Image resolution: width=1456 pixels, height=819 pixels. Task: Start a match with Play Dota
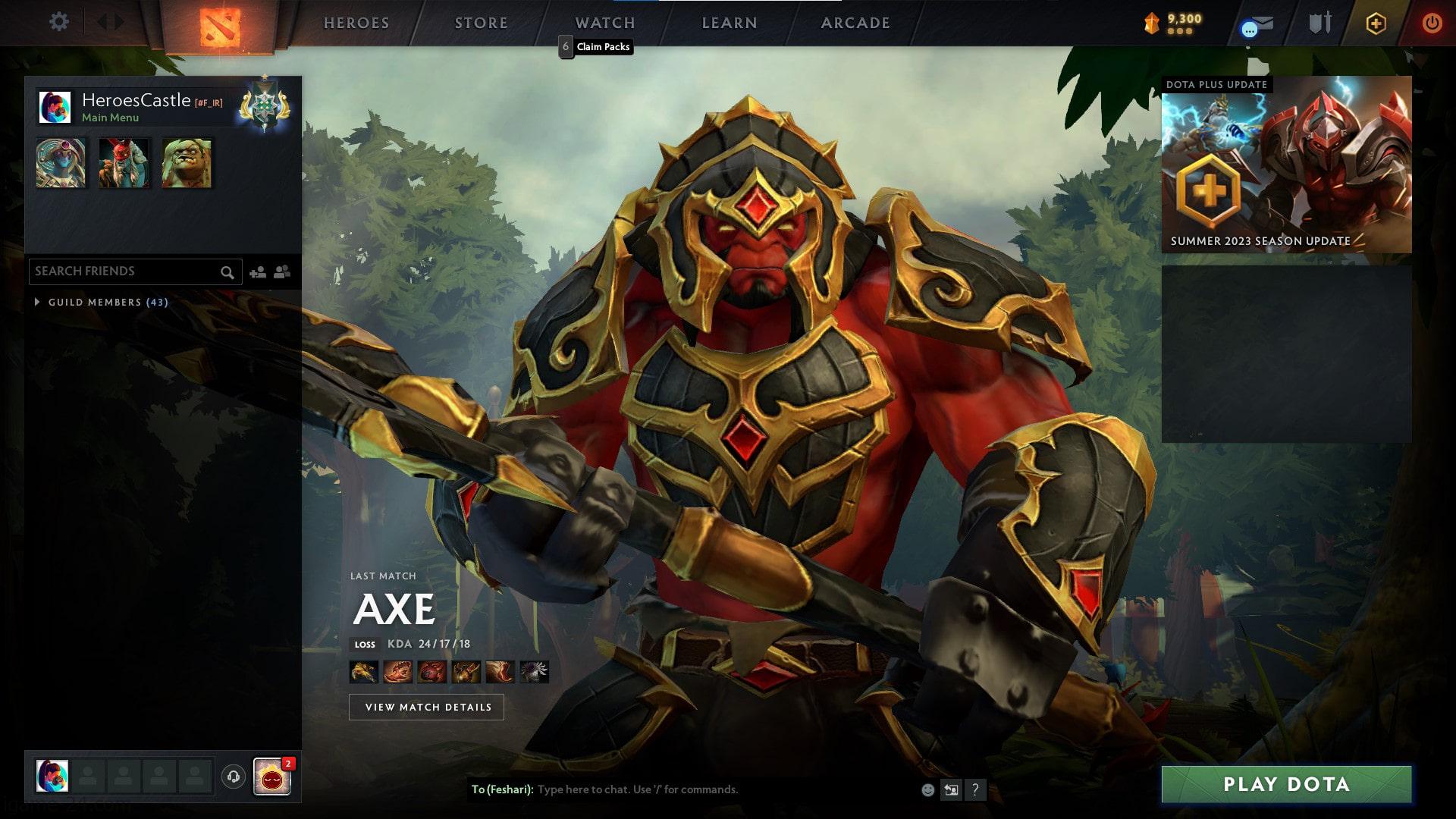(1286, 784)
